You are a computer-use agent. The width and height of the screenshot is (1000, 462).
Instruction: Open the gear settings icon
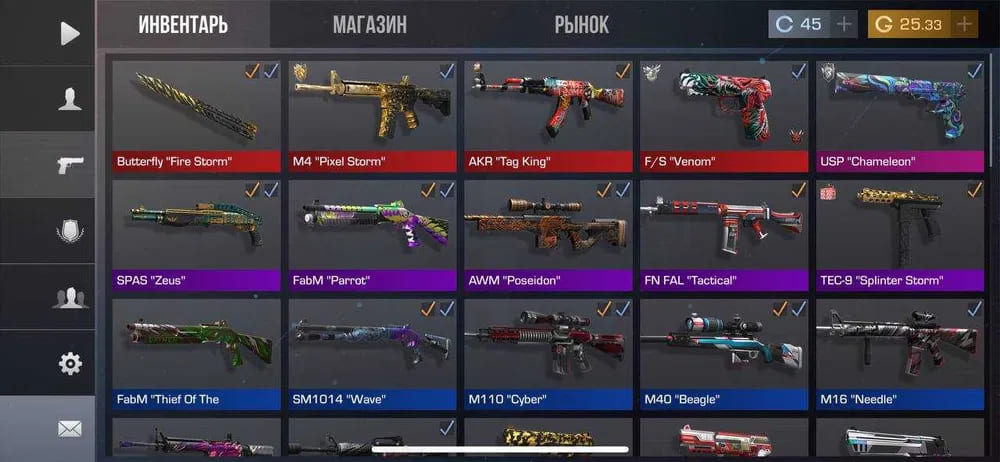(x=69, y=363)
